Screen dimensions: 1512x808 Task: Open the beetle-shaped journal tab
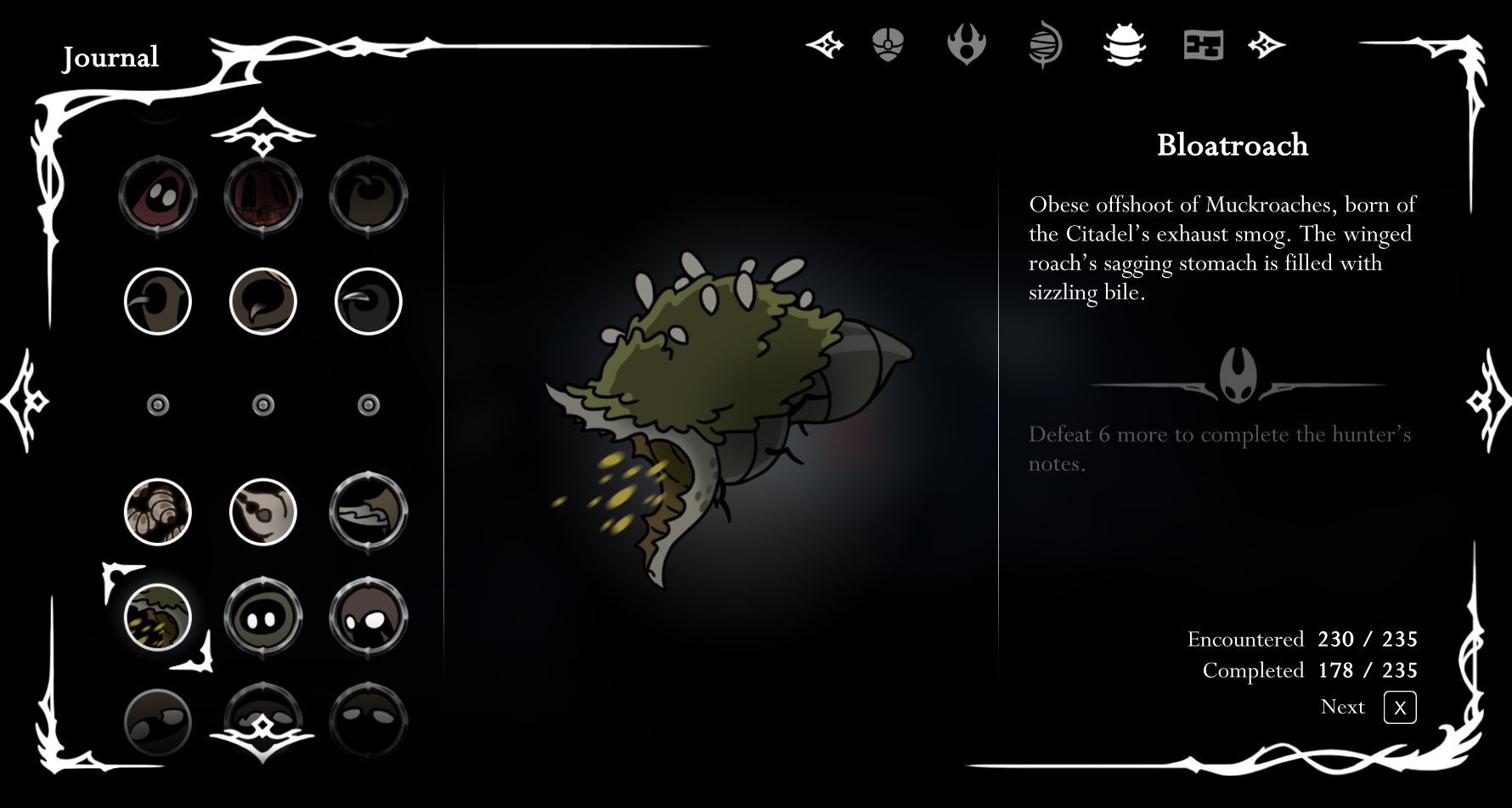click(1125, 45)
